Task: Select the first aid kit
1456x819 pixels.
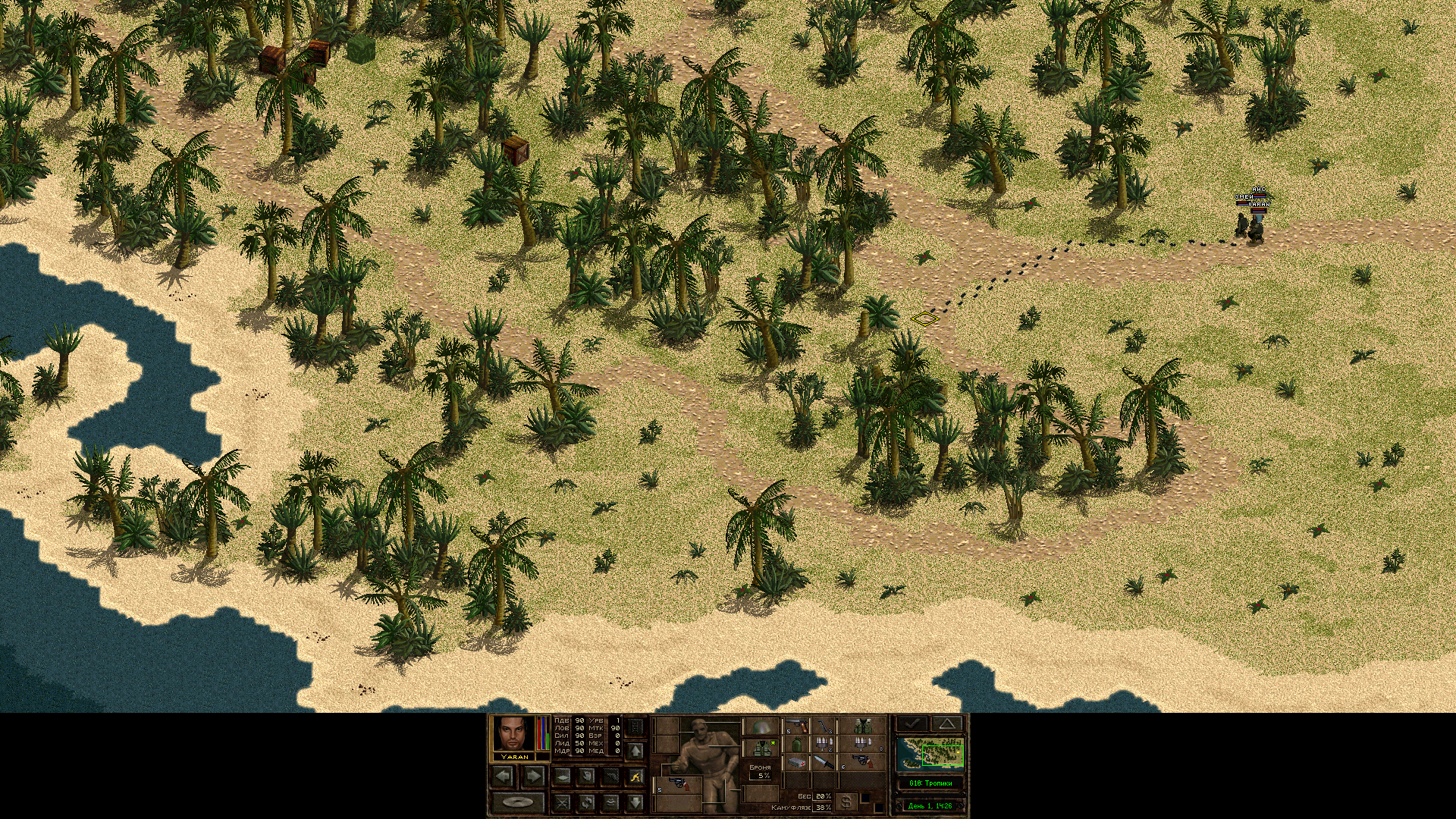Action: [795, 761]
